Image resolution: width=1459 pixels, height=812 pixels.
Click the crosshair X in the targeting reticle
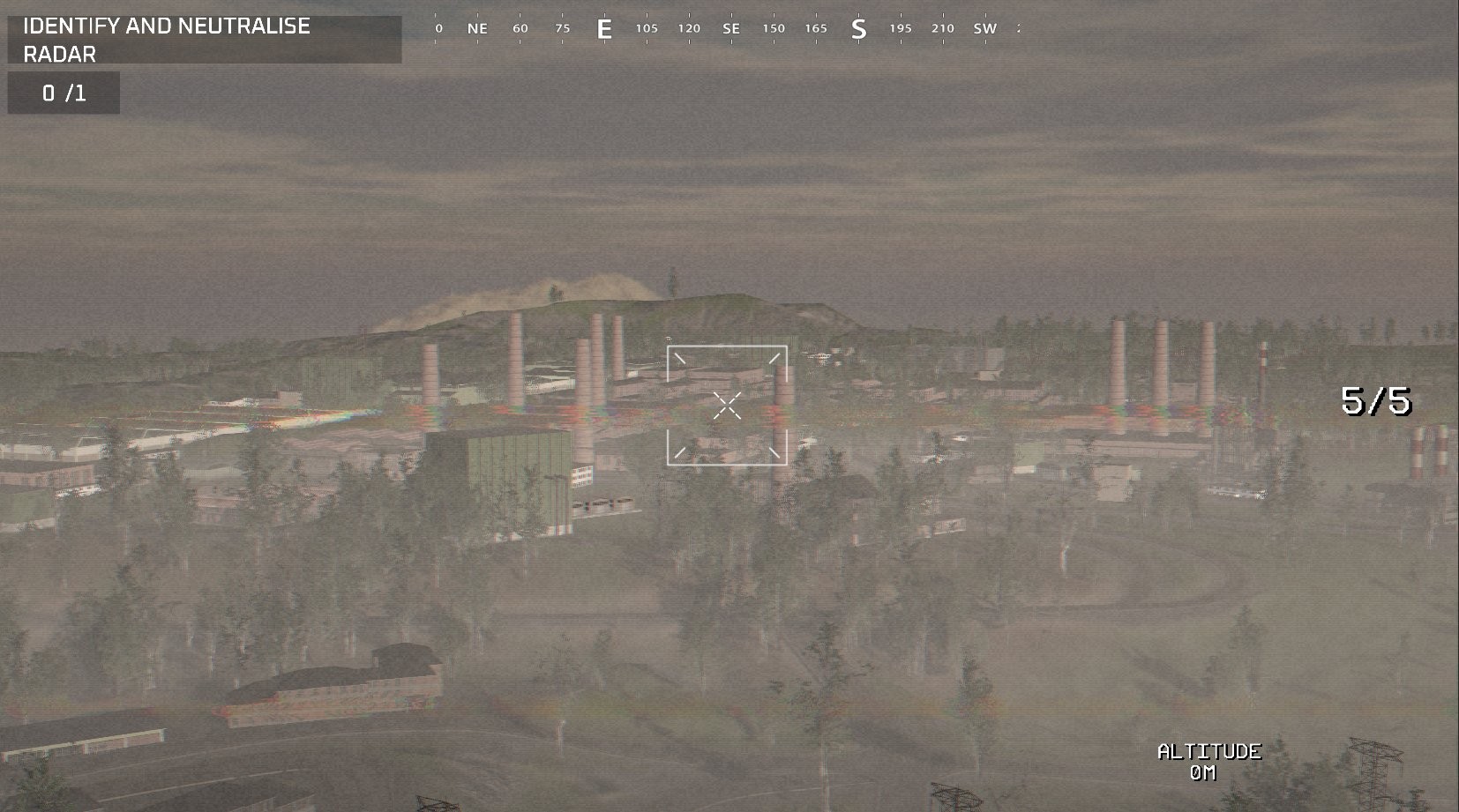pyautogui.click(x=726, y=404)
